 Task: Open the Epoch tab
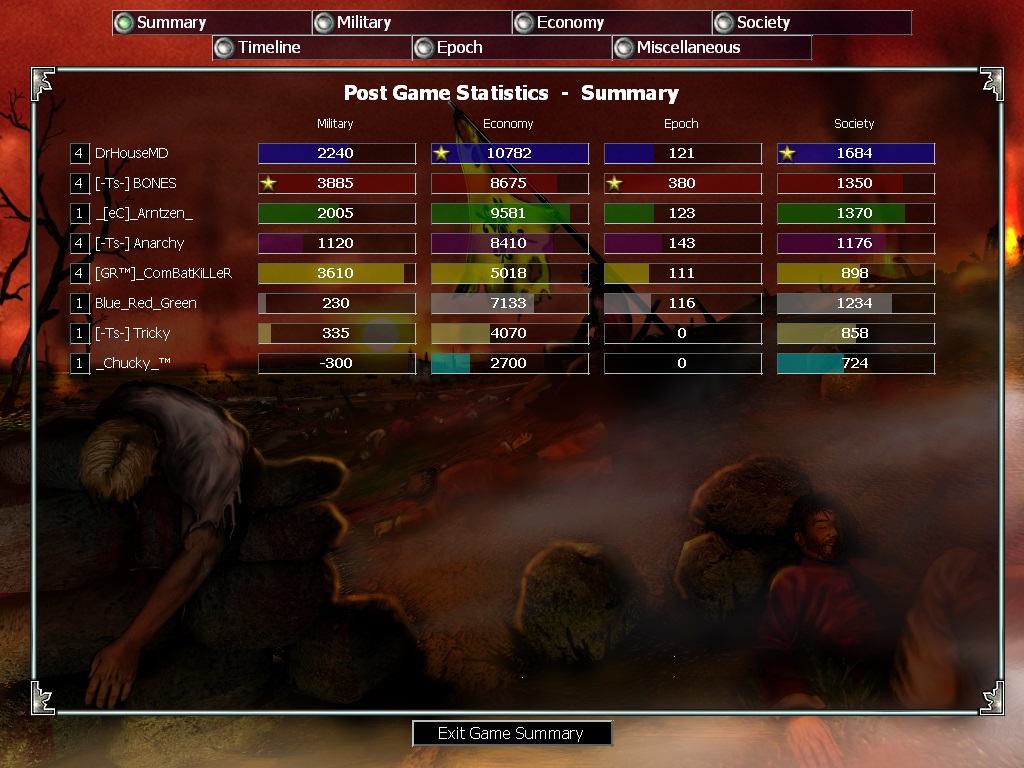[511, 48]
